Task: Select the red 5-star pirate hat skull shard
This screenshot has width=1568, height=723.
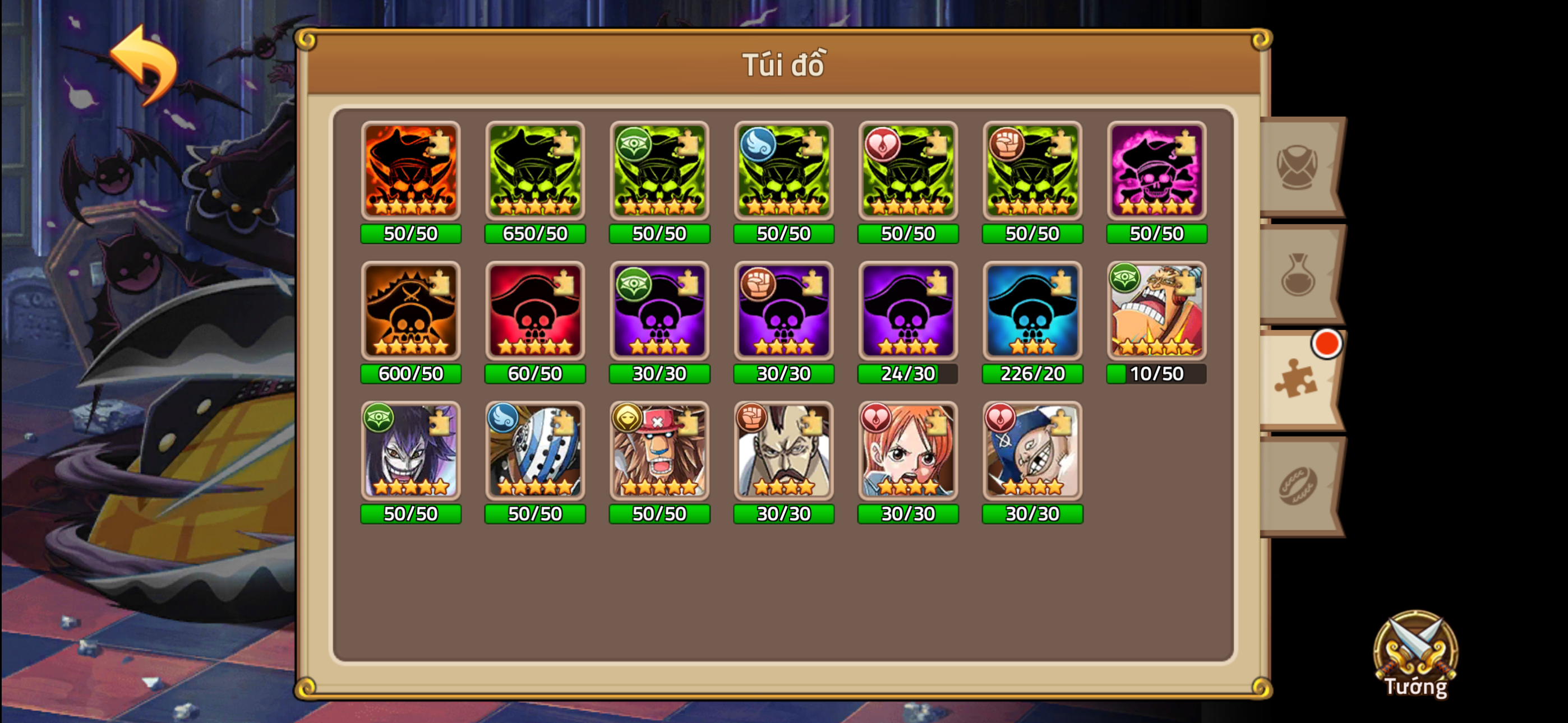Action: click(535, 310)
